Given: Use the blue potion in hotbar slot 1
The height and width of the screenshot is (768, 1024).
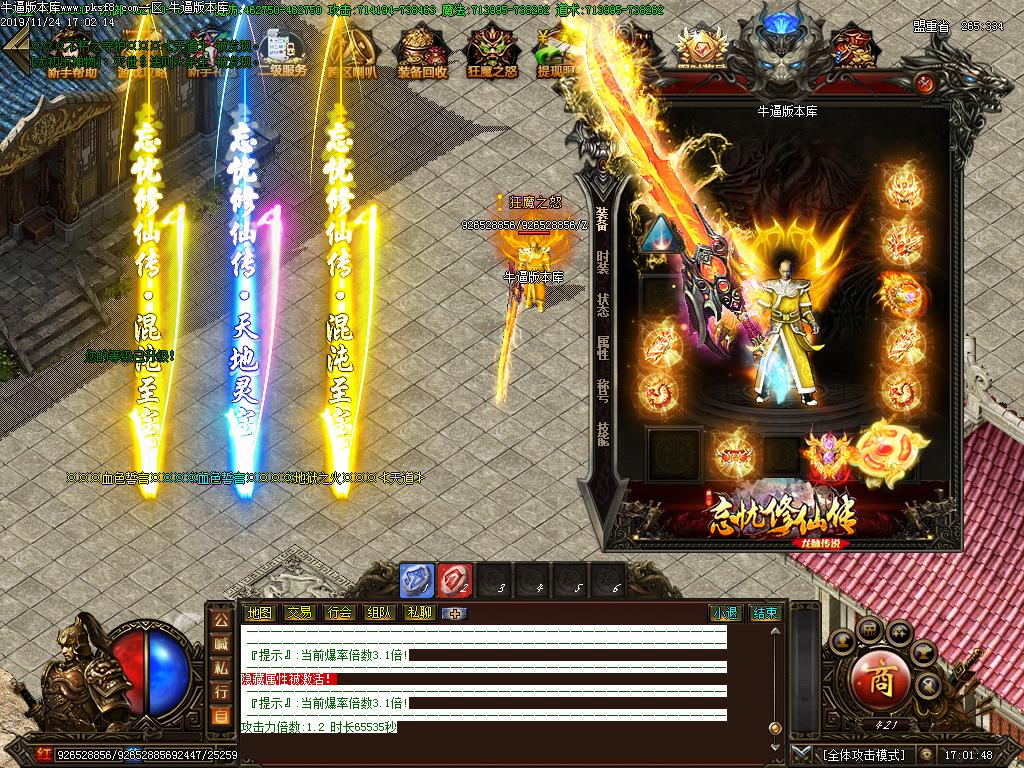Looking at the screenshot, I should (x=417, y=581).
